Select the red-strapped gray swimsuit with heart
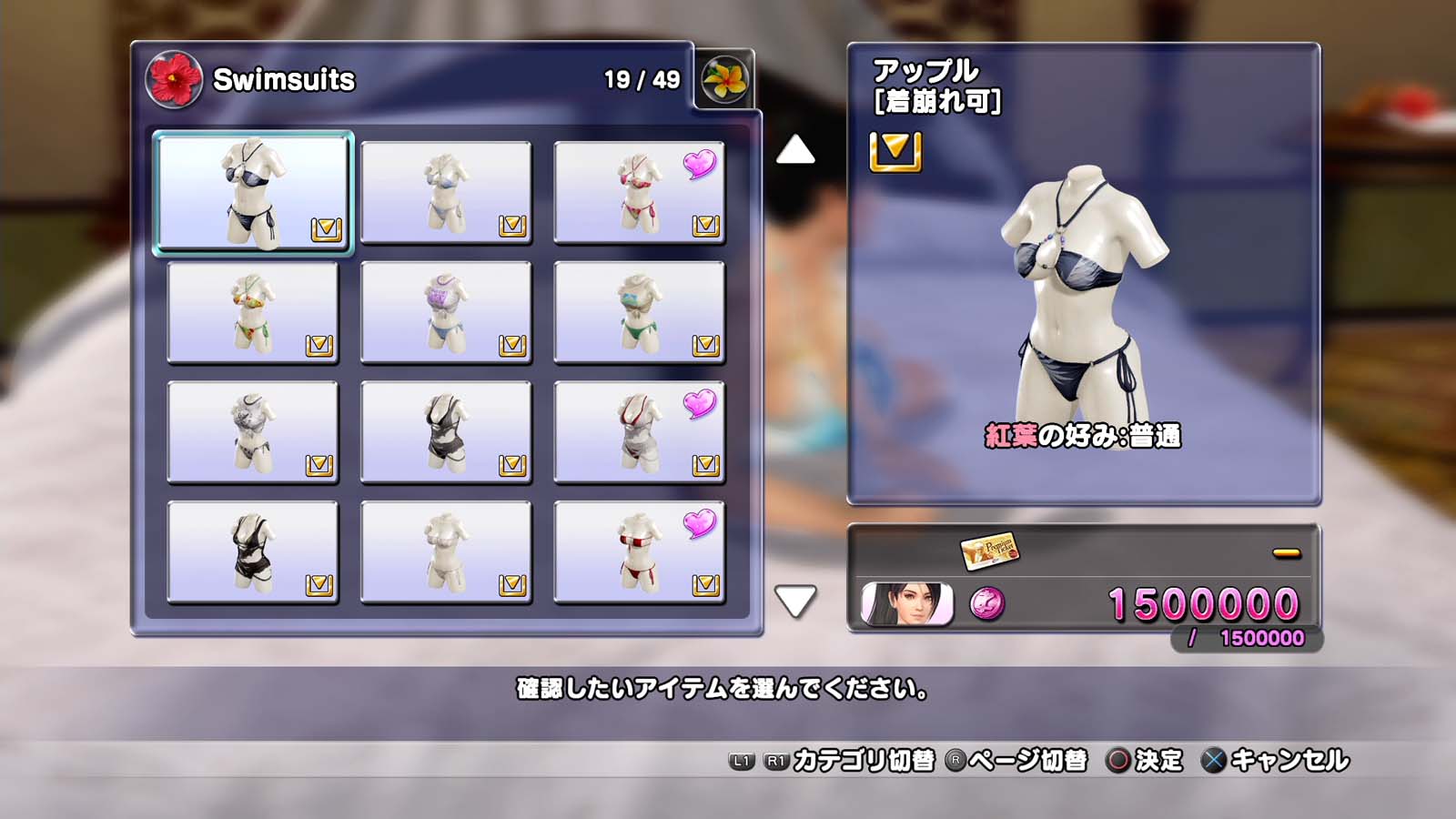 (639, 432)
